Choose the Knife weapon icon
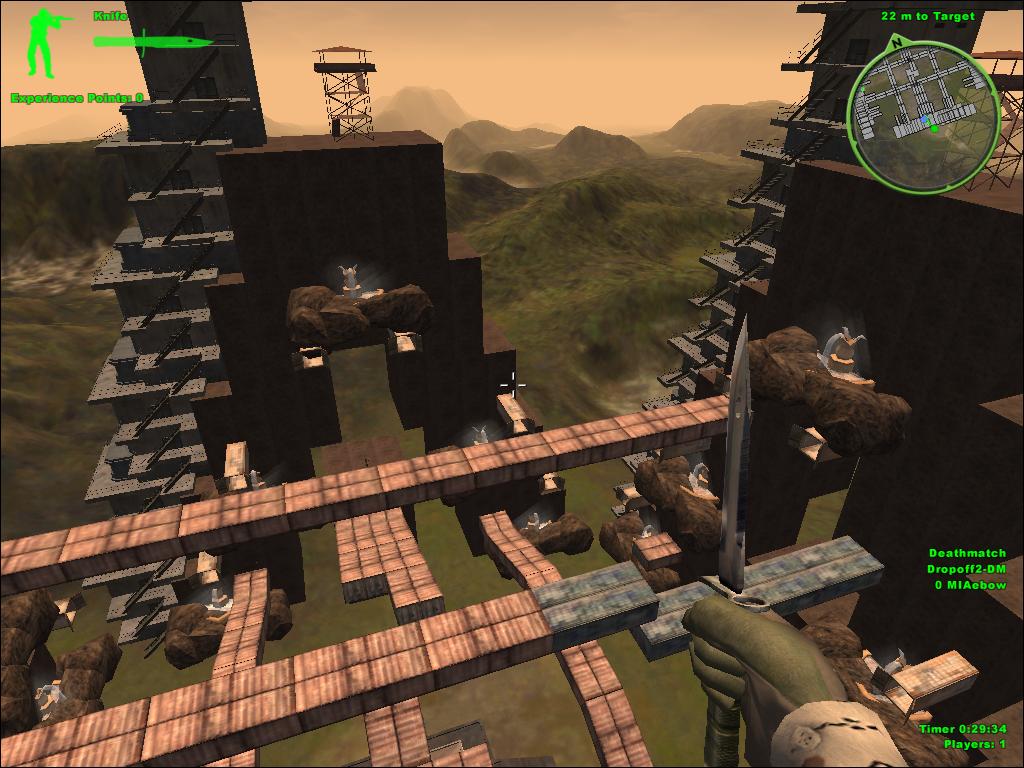 click(x=153, y=41)
